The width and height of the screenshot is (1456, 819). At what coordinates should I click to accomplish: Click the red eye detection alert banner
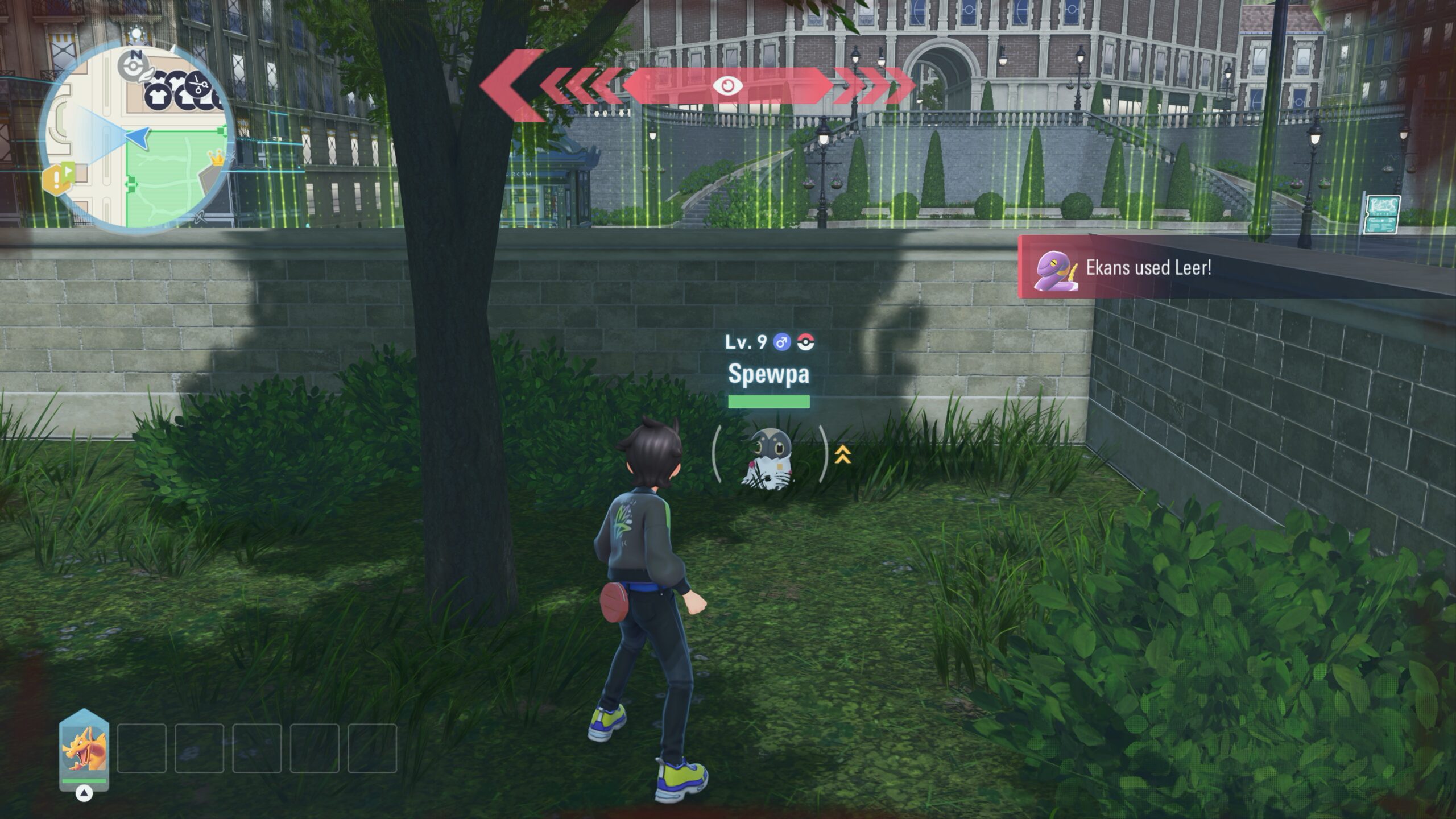pyautogui.click(x=727, y=86)
